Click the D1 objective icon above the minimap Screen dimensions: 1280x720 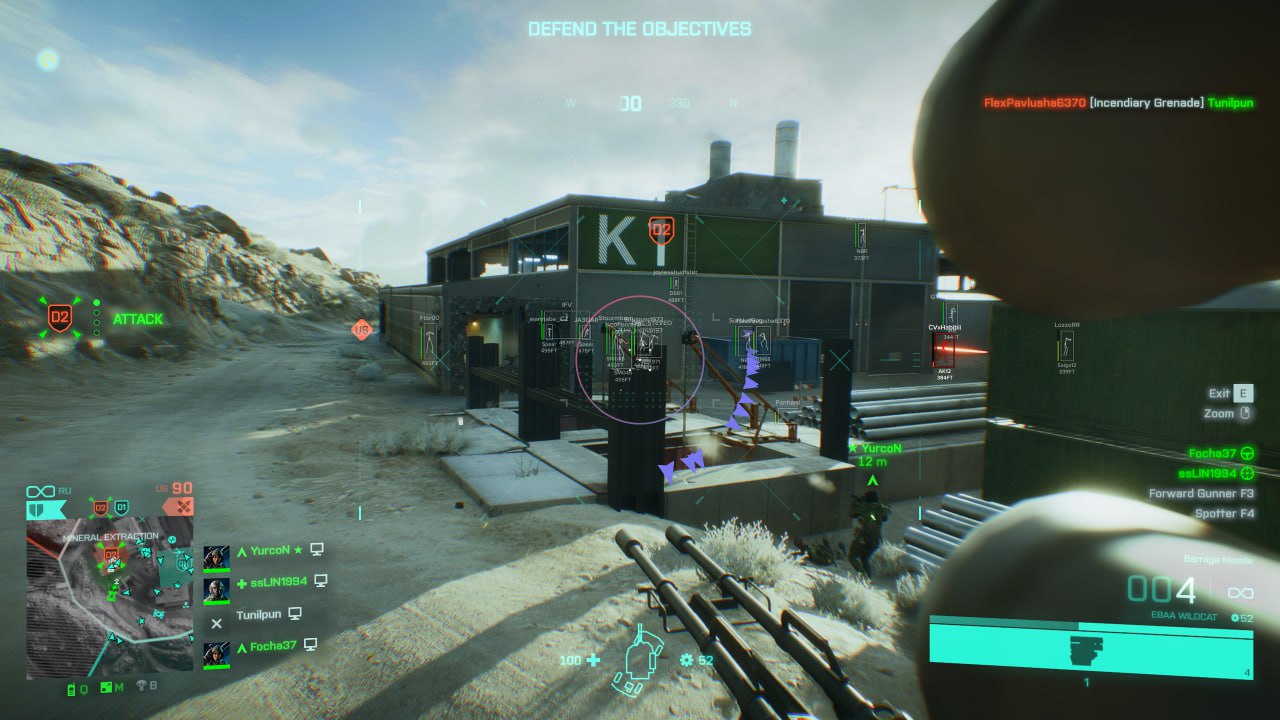coord(122,508)
